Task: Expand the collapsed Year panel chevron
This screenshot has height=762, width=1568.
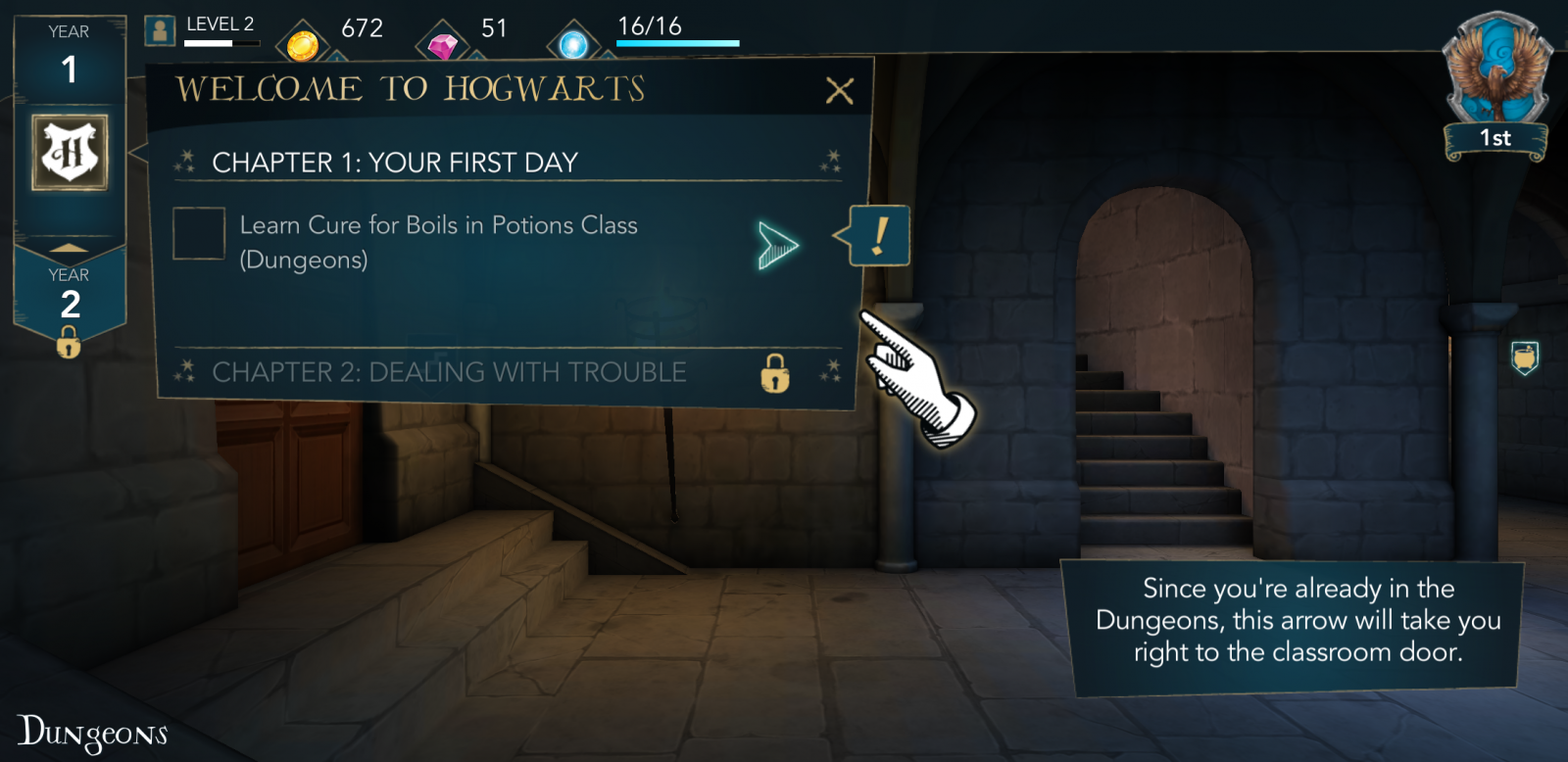Action: 68,247
